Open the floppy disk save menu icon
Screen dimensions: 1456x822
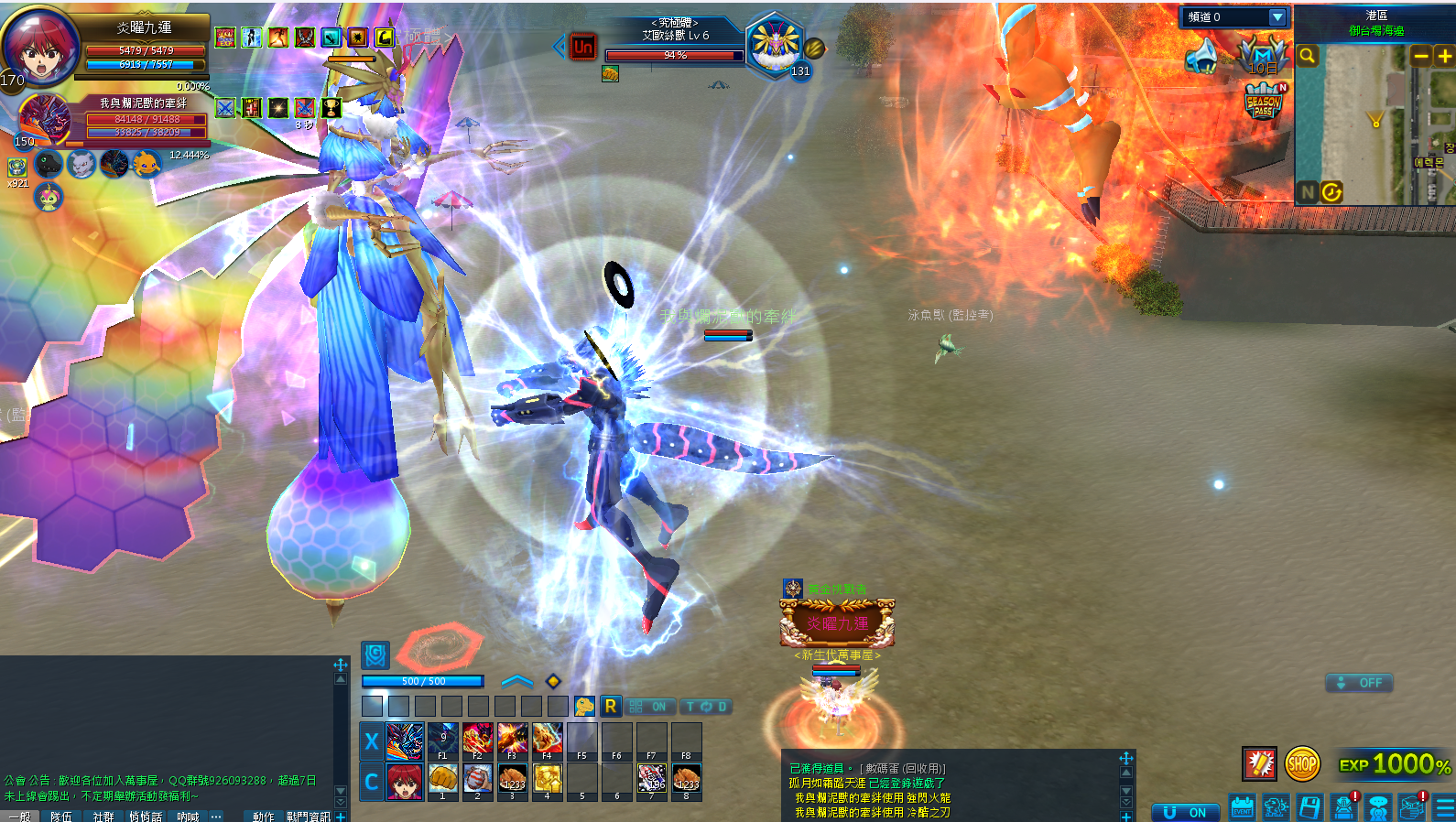[x=1309, y=806]
